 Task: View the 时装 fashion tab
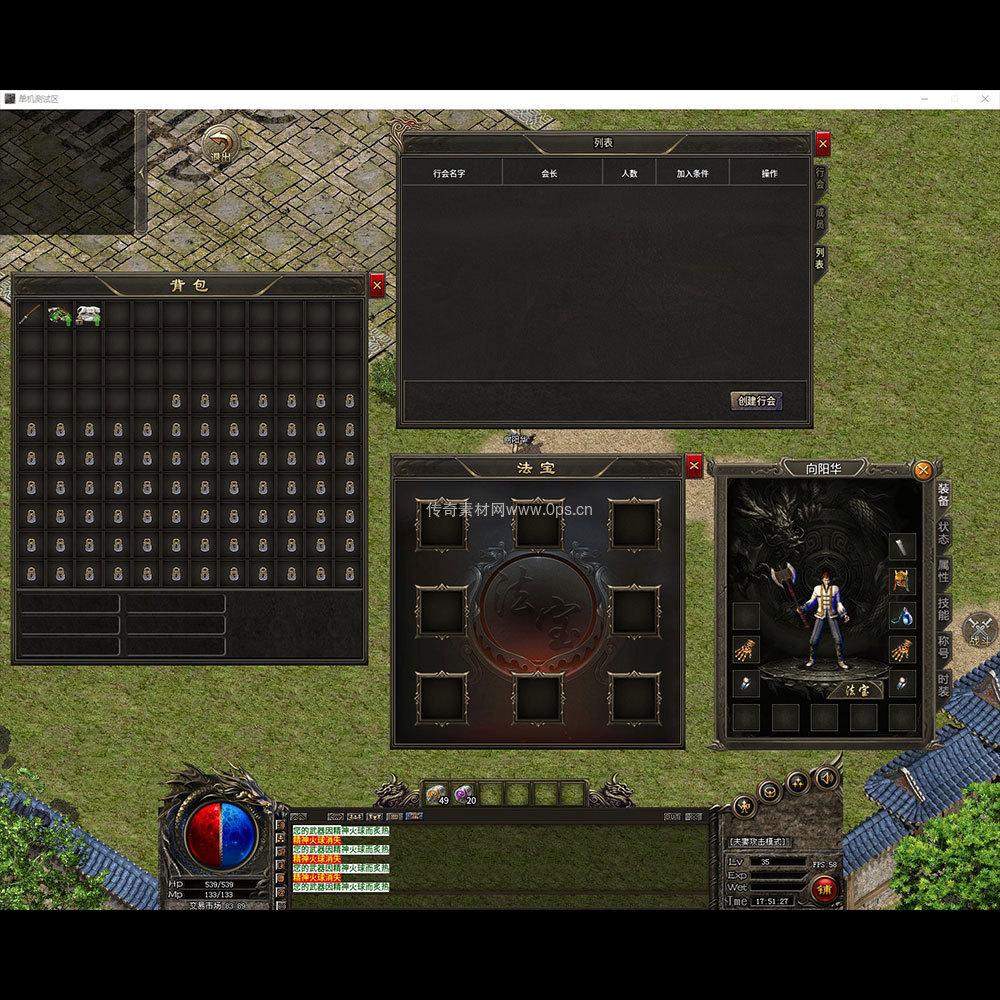943,684
